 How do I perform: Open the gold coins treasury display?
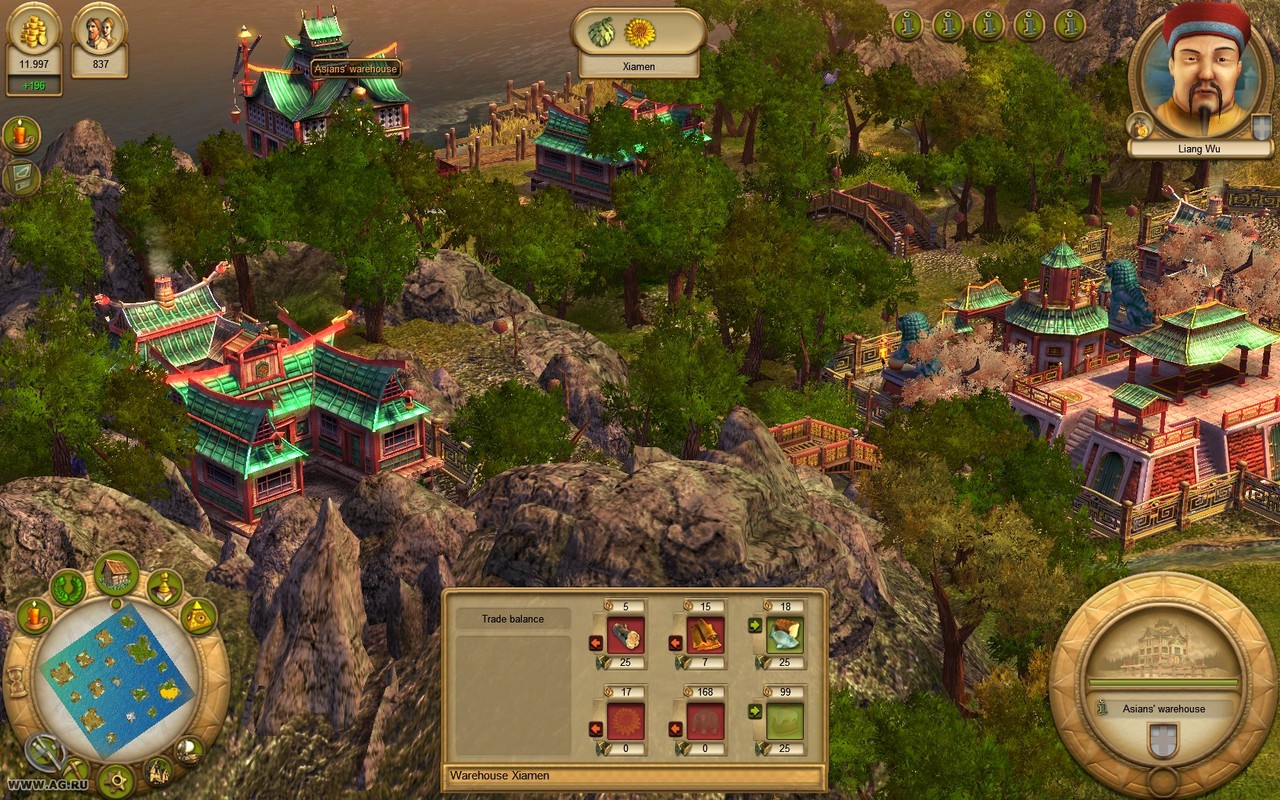point(34,30)
